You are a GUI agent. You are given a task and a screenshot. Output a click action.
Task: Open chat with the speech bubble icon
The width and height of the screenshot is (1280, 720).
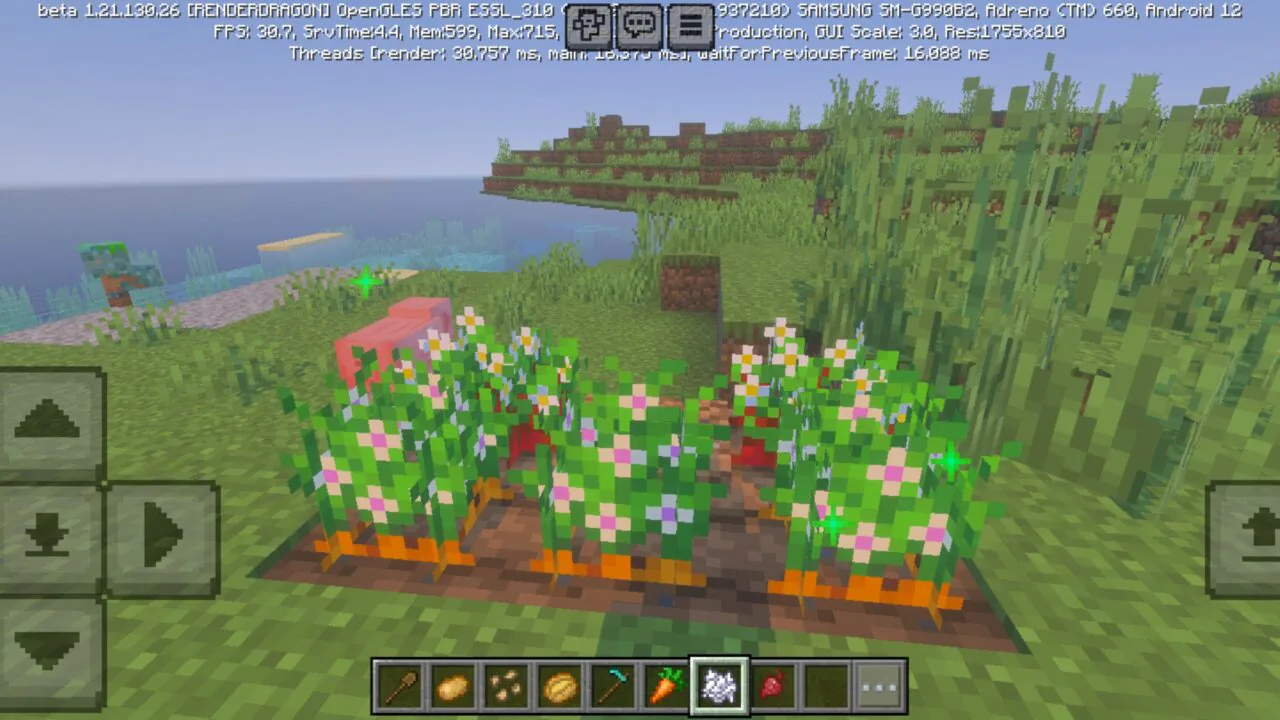click(639, 26)
